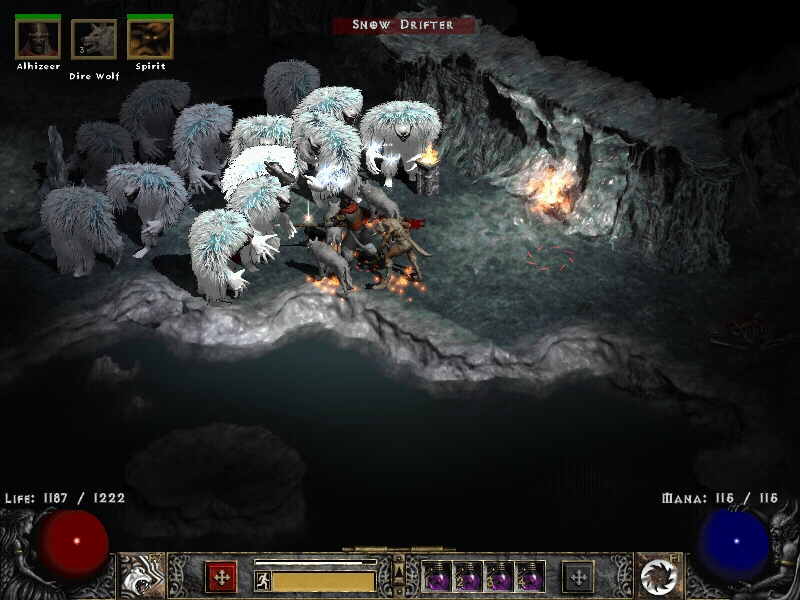Select the Alhizeer mercenary portrait
The width and height of the screenshot is (800, 600).
pos(38,40)
